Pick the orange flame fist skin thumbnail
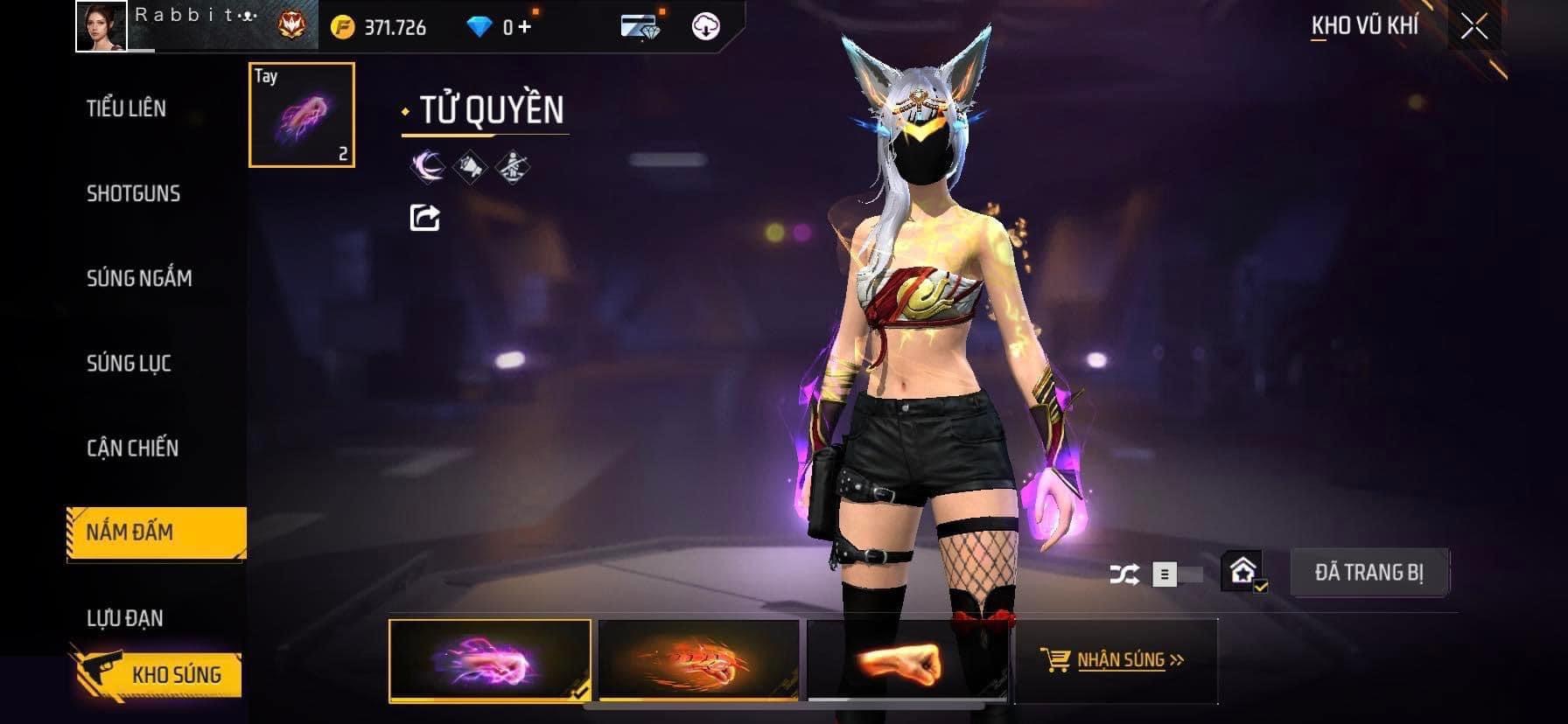 (698, 660)
